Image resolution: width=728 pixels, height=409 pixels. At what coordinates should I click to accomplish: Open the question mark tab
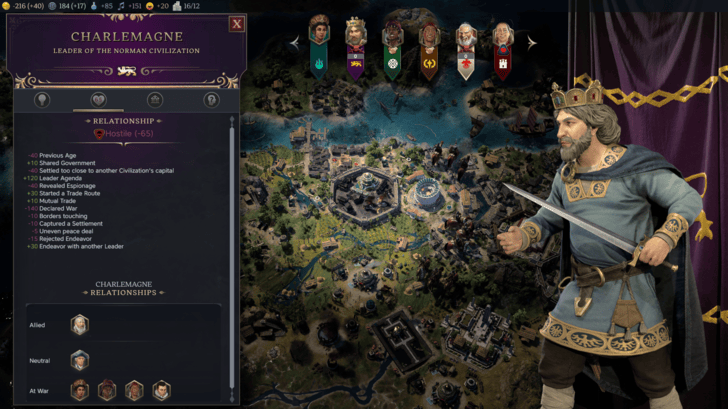click(x=211, y=100)
